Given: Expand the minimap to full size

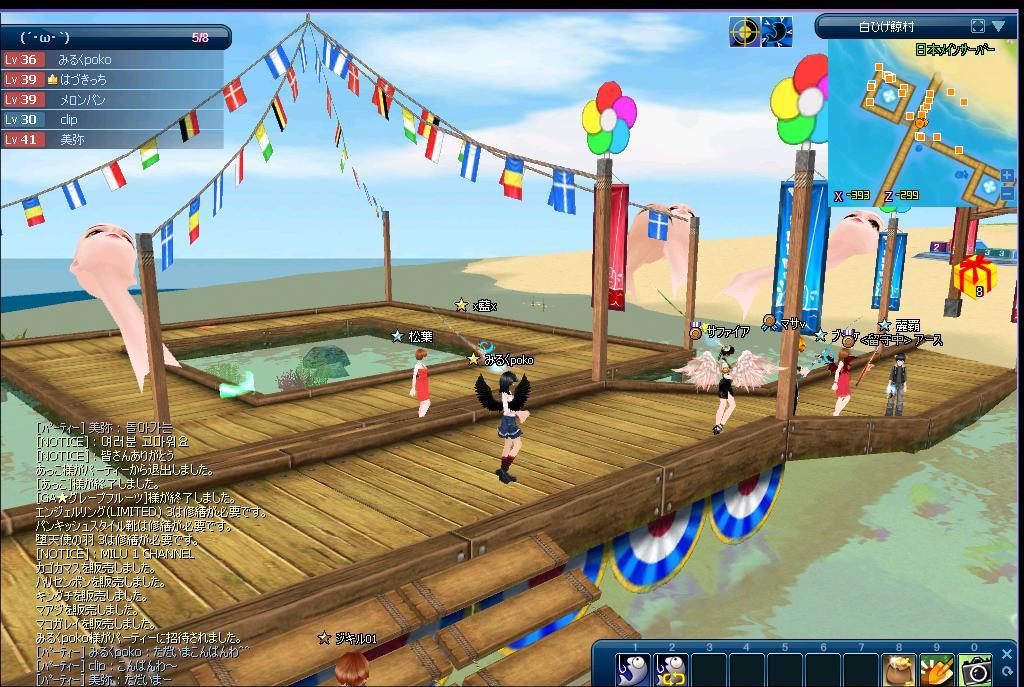Looking at the screenshot, I should coord(978,26).
